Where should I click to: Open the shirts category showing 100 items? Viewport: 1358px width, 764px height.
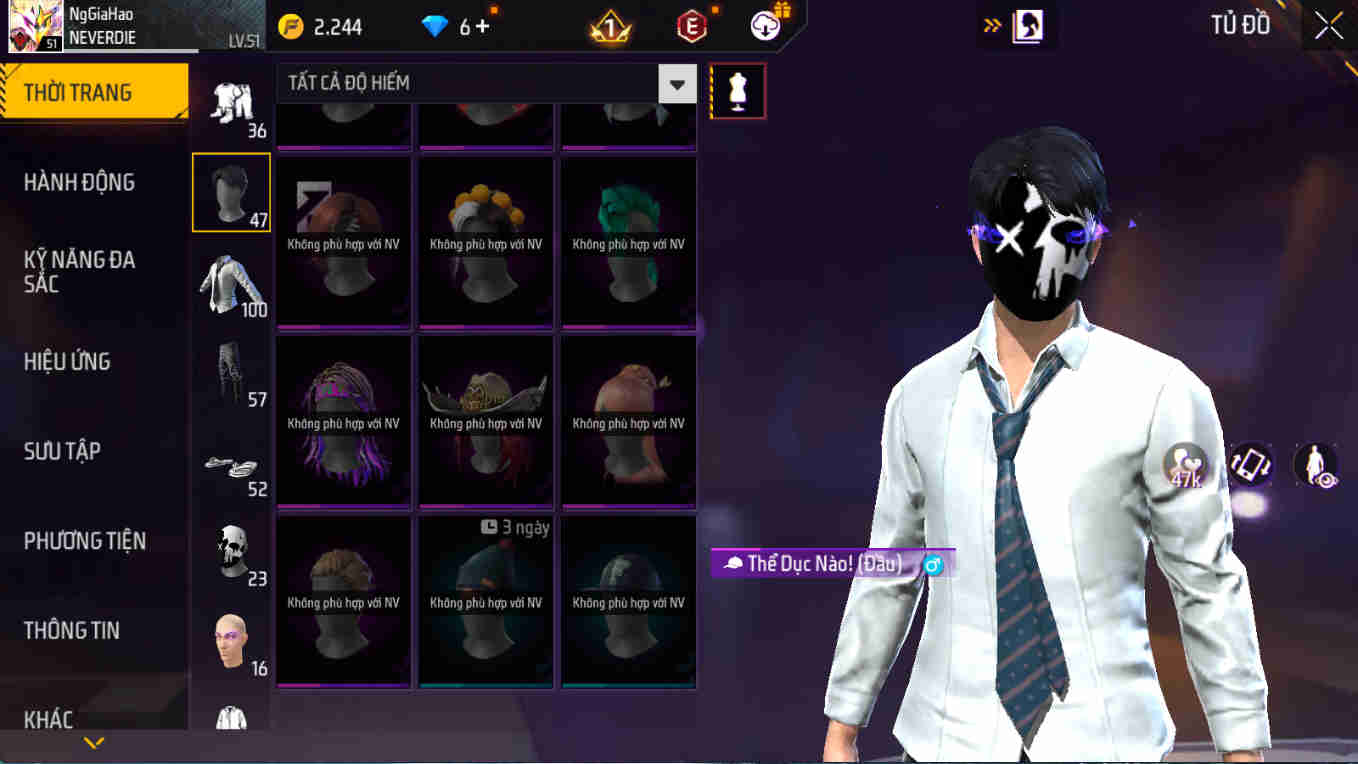[231, 283]
